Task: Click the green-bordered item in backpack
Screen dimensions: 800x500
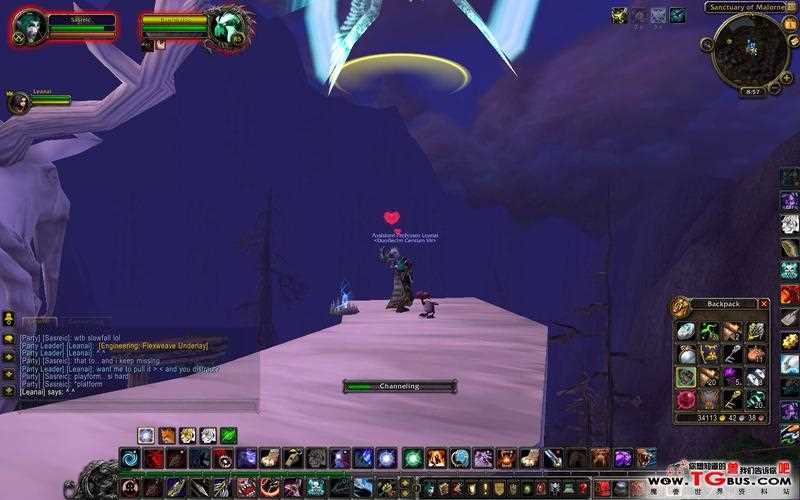Action: (685, 377)
